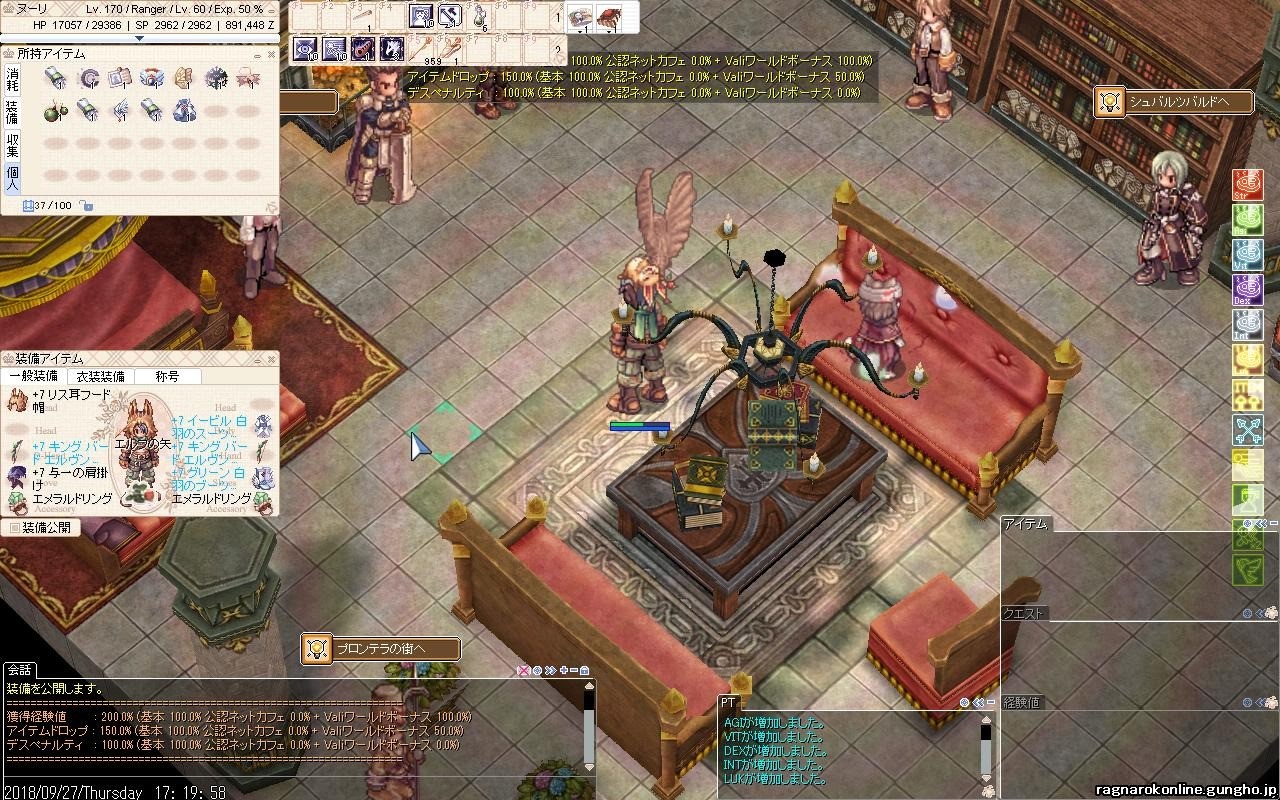This screenshot has height=800, width=1280.
Task: Open the 称号 title tab
Action: [x=167, y=377]
